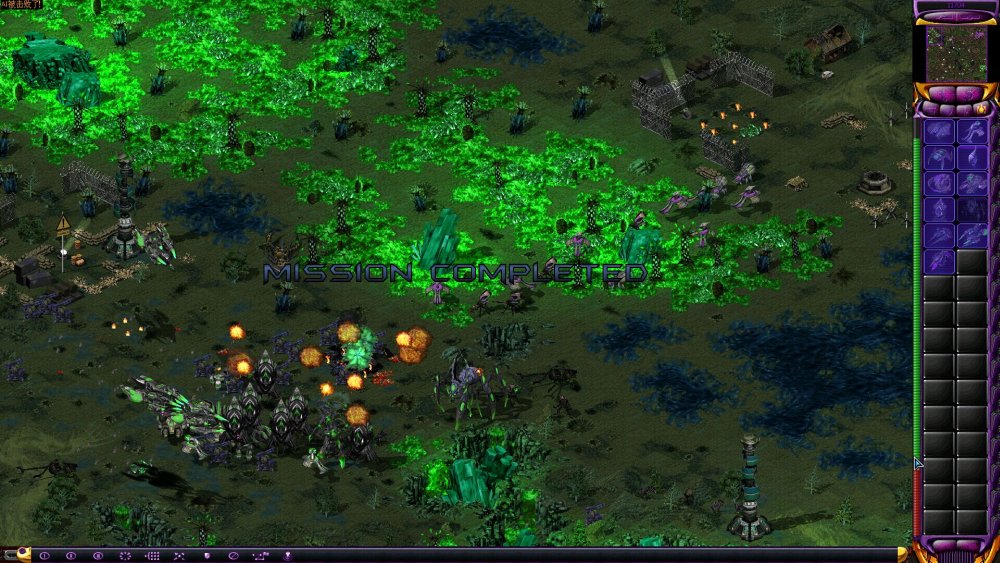Screen dimensions: 1000x563
Task: Select team number 3 on the command bar
Action: coord(98,555)
